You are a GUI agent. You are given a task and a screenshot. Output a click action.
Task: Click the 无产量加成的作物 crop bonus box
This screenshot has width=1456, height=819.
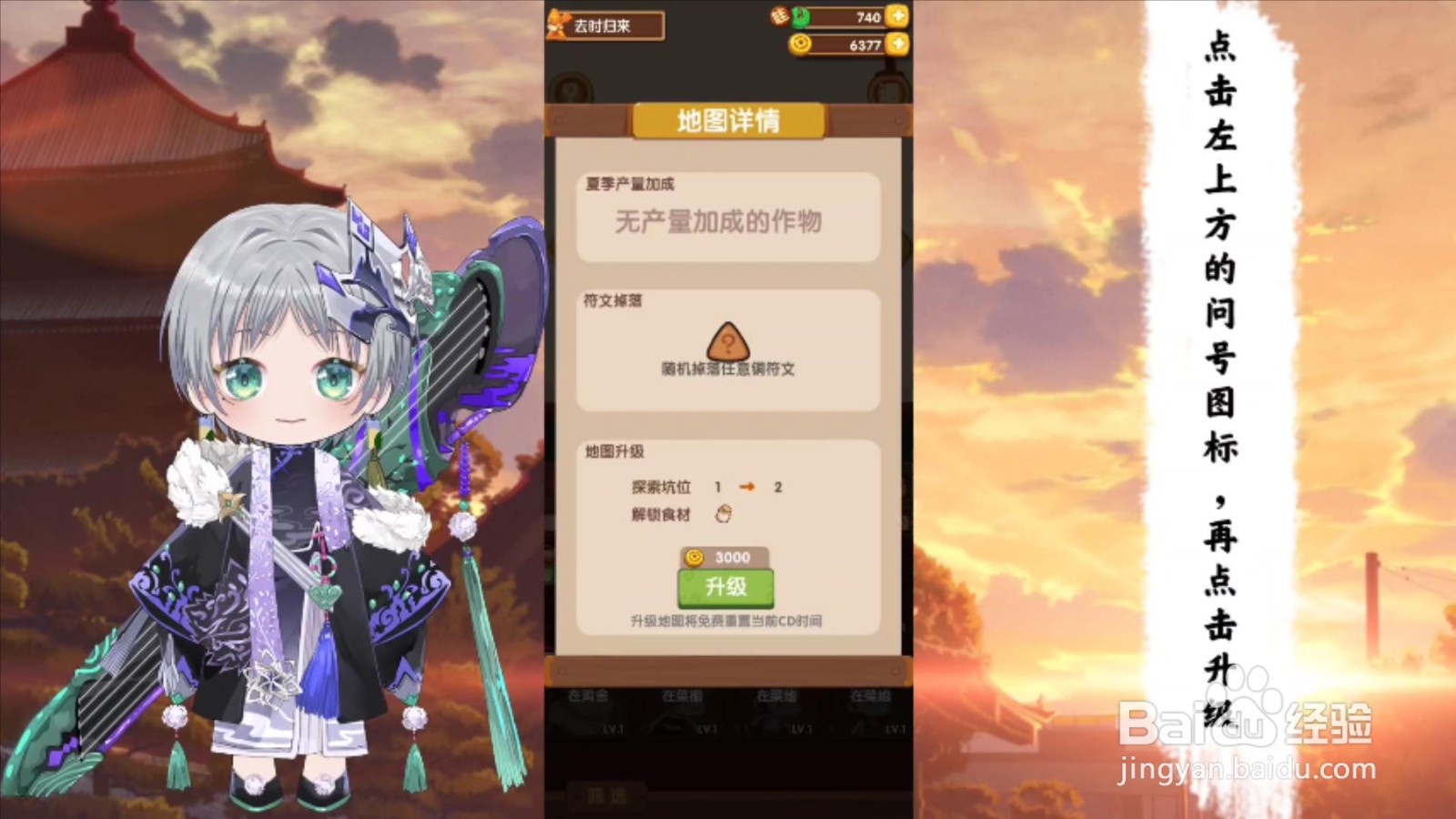pyautogui.click(x=727, y=220)
